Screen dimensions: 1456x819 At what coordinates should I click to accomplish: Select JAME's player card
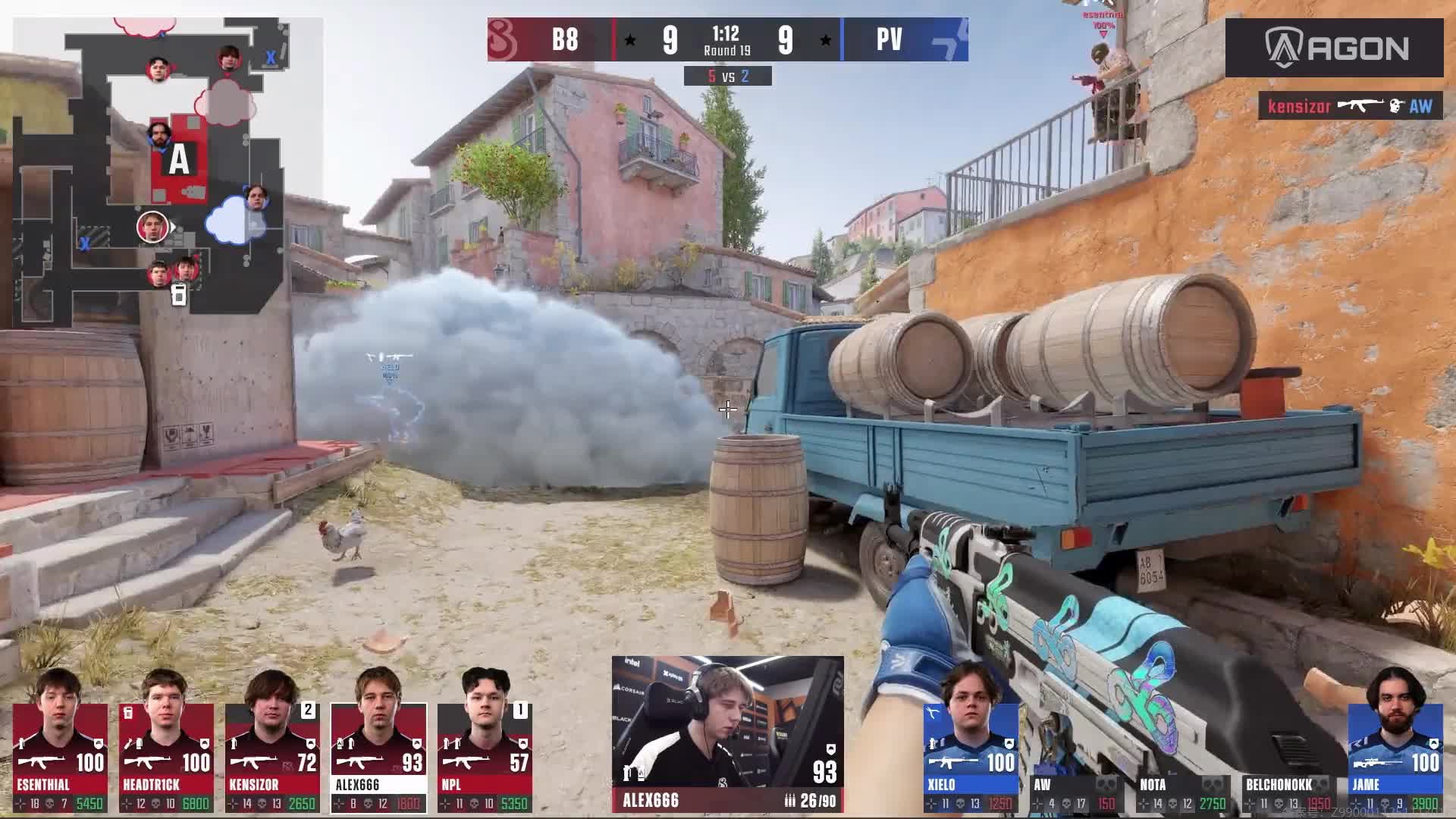click(x=1395, y=757)
